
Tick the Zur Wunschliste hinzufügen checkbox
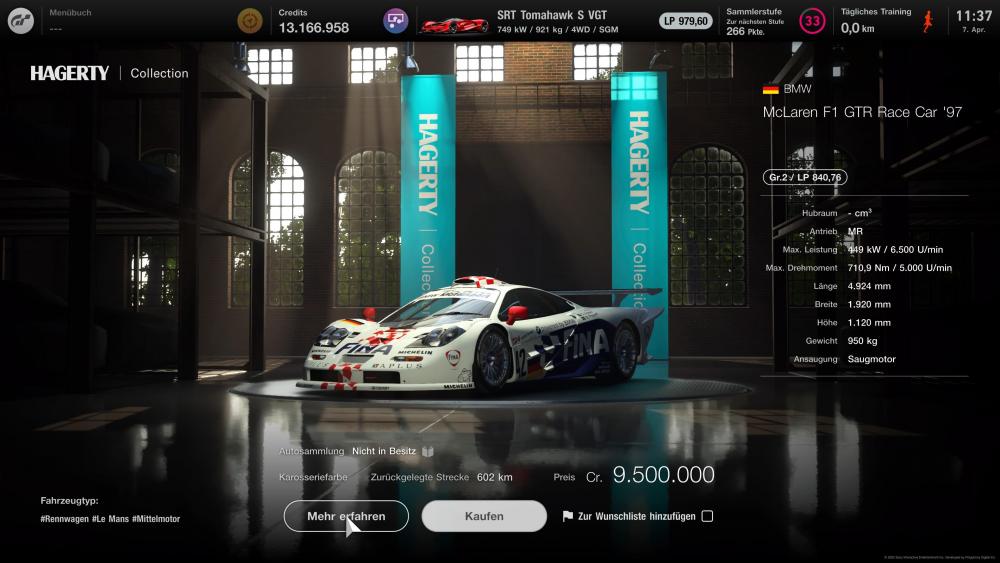coord(707,516)
